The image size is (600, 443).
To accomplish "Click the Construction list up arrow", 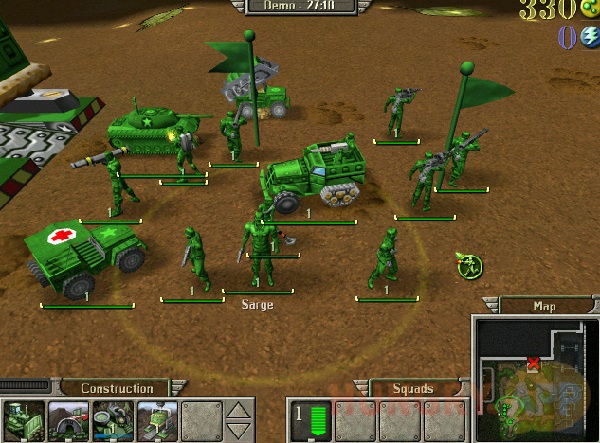I will (236, 410).
